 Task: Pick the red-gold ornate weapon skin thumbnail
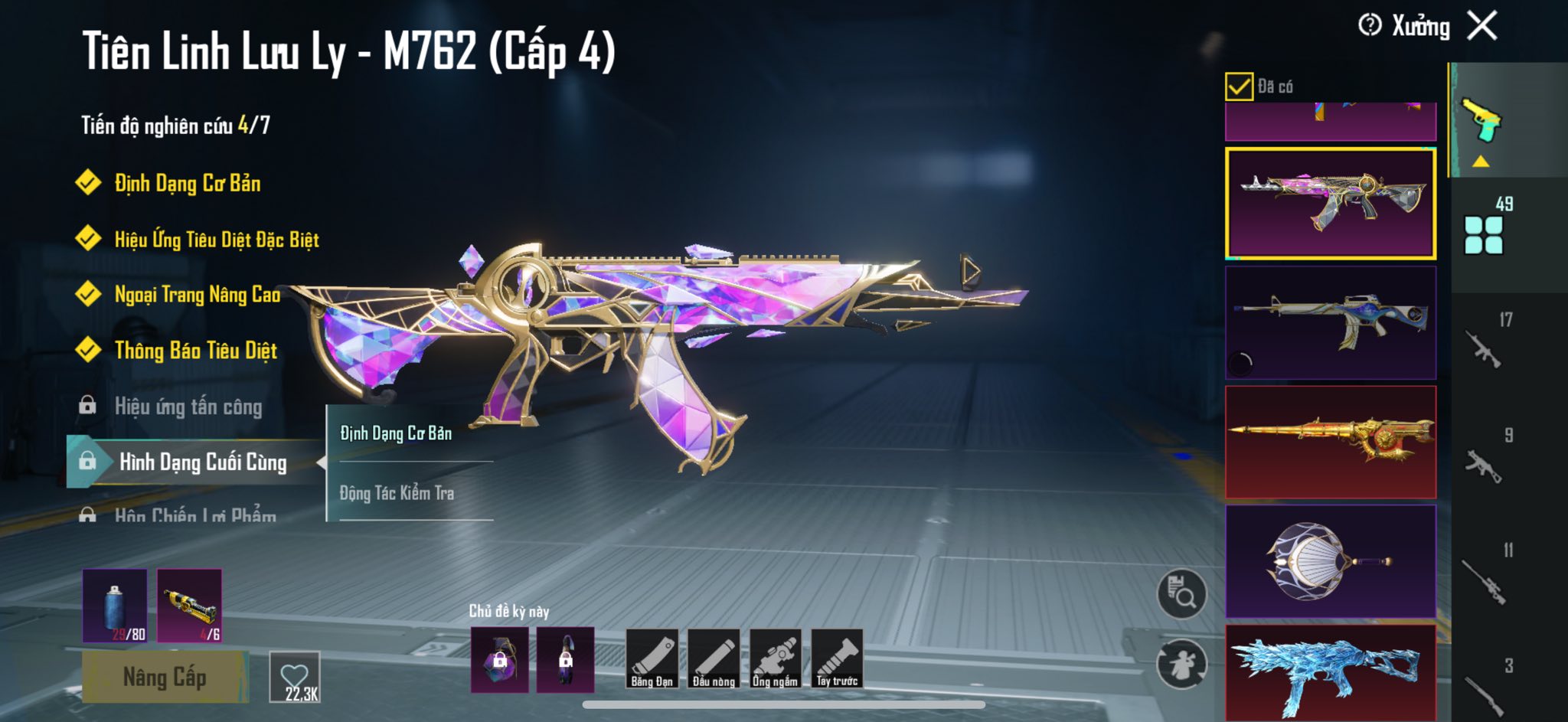(1331, 443)
